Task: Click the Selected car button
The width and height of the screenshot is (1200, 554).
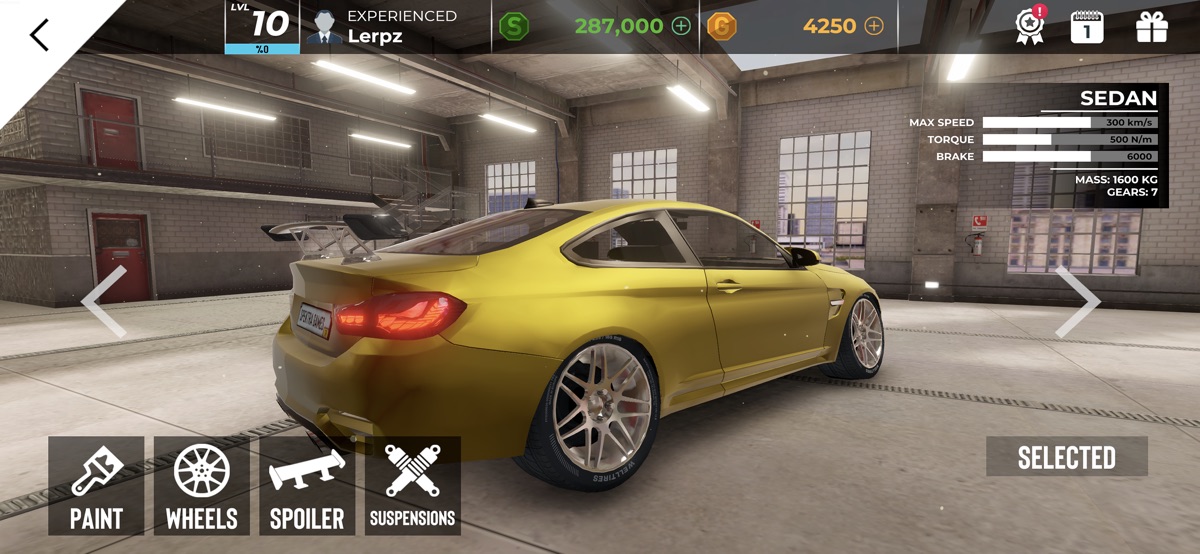Action: click(1066, 457)
